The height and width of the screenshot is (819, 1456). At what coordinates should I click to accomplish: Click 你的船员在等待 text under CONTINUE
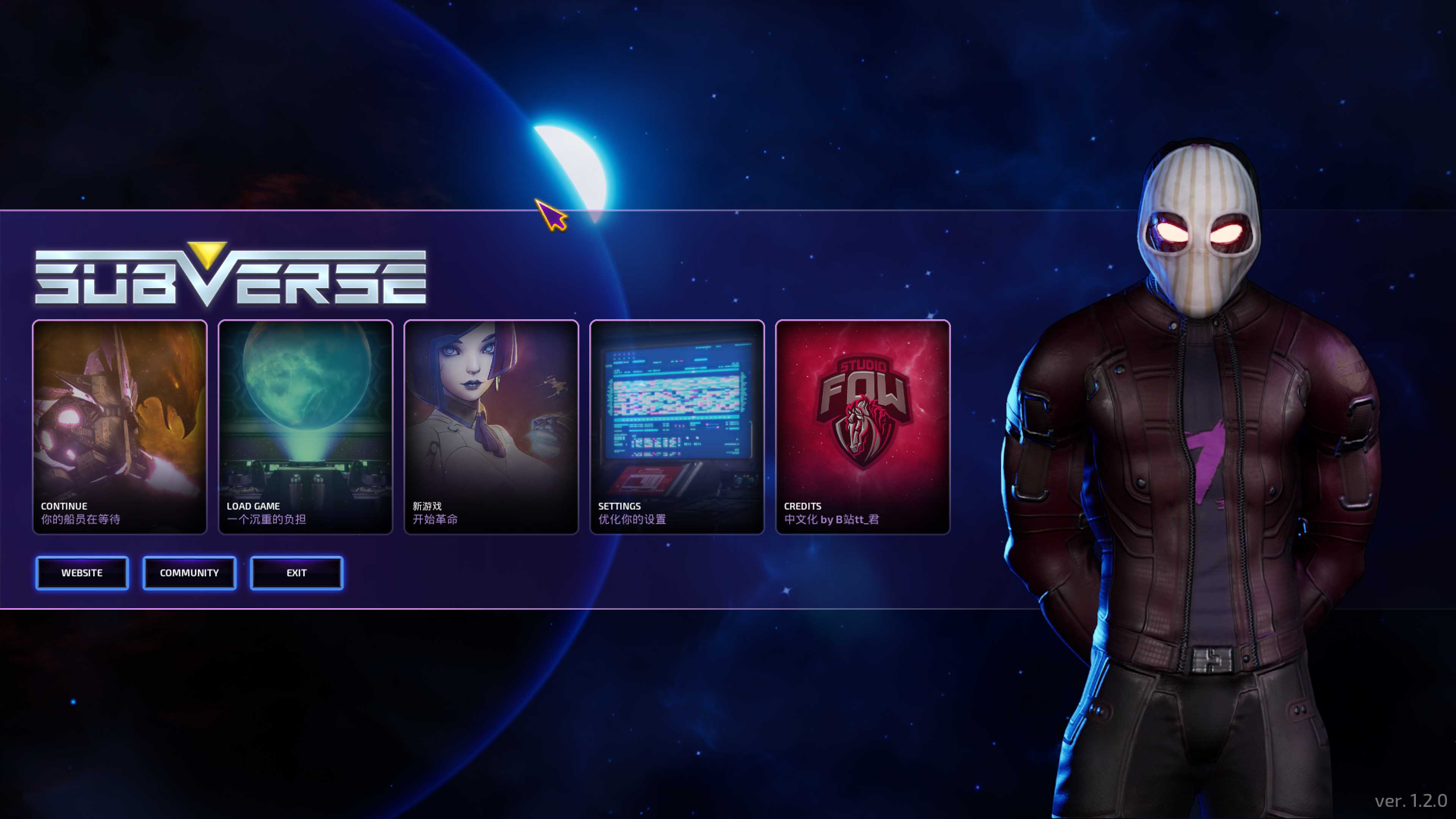81,519
